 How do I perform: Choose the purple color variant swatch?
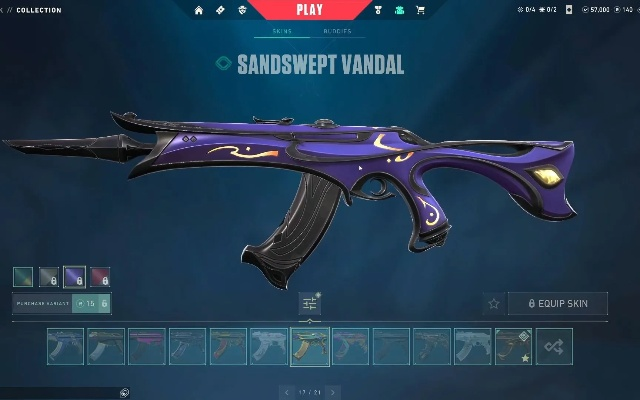tap(74, 276)
